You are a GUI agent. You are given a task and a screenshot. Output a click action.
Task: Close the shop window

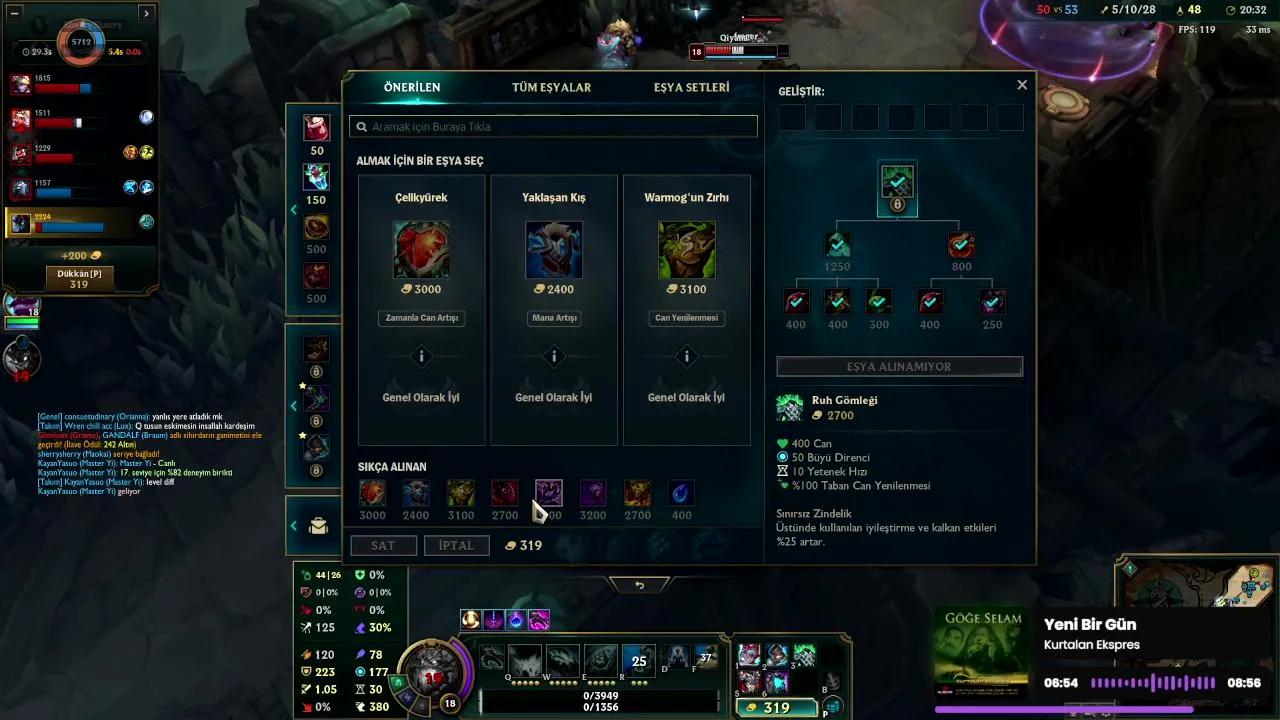1022,85
